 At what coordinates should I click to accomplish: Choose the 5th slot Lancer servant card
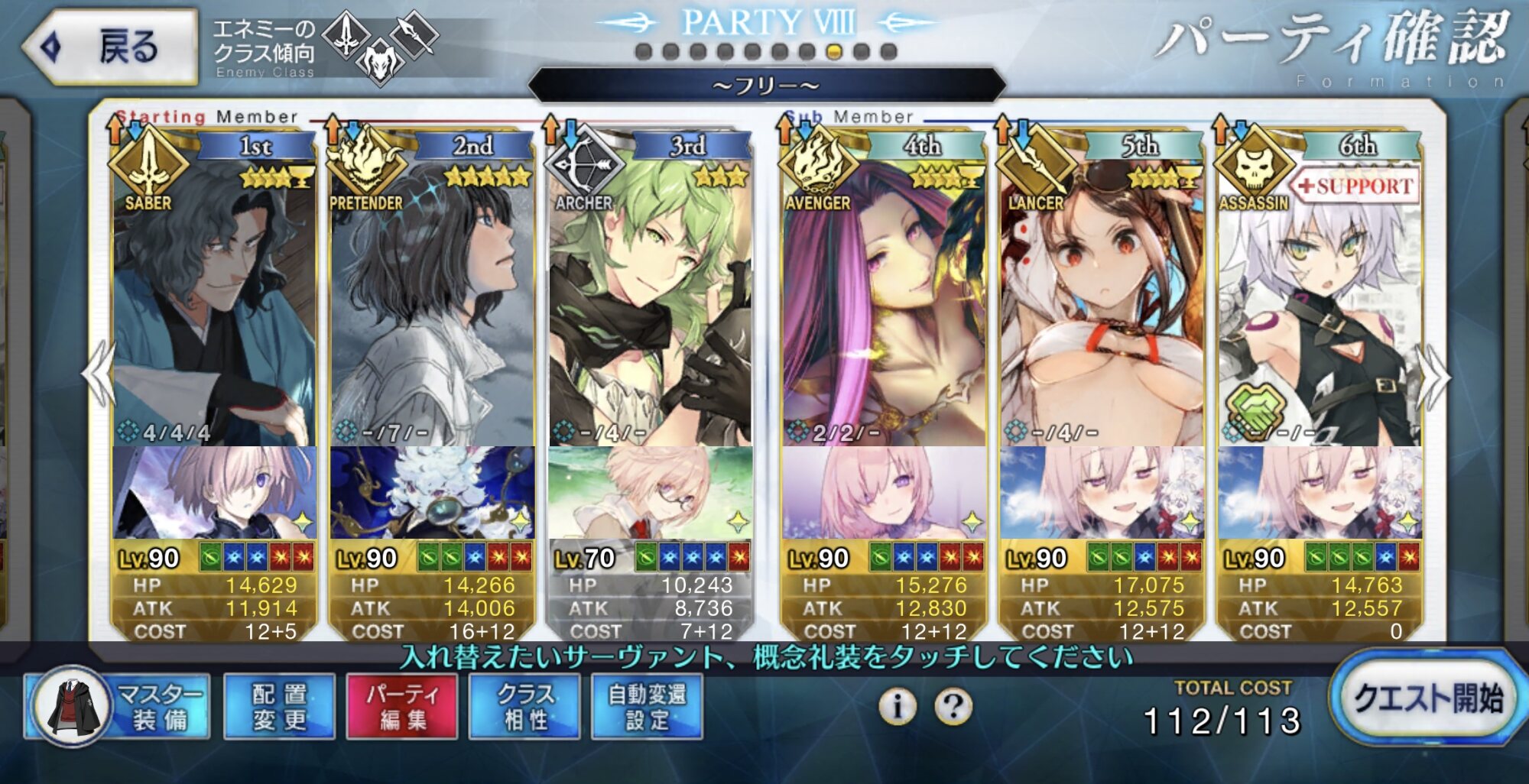point(1101,306)
